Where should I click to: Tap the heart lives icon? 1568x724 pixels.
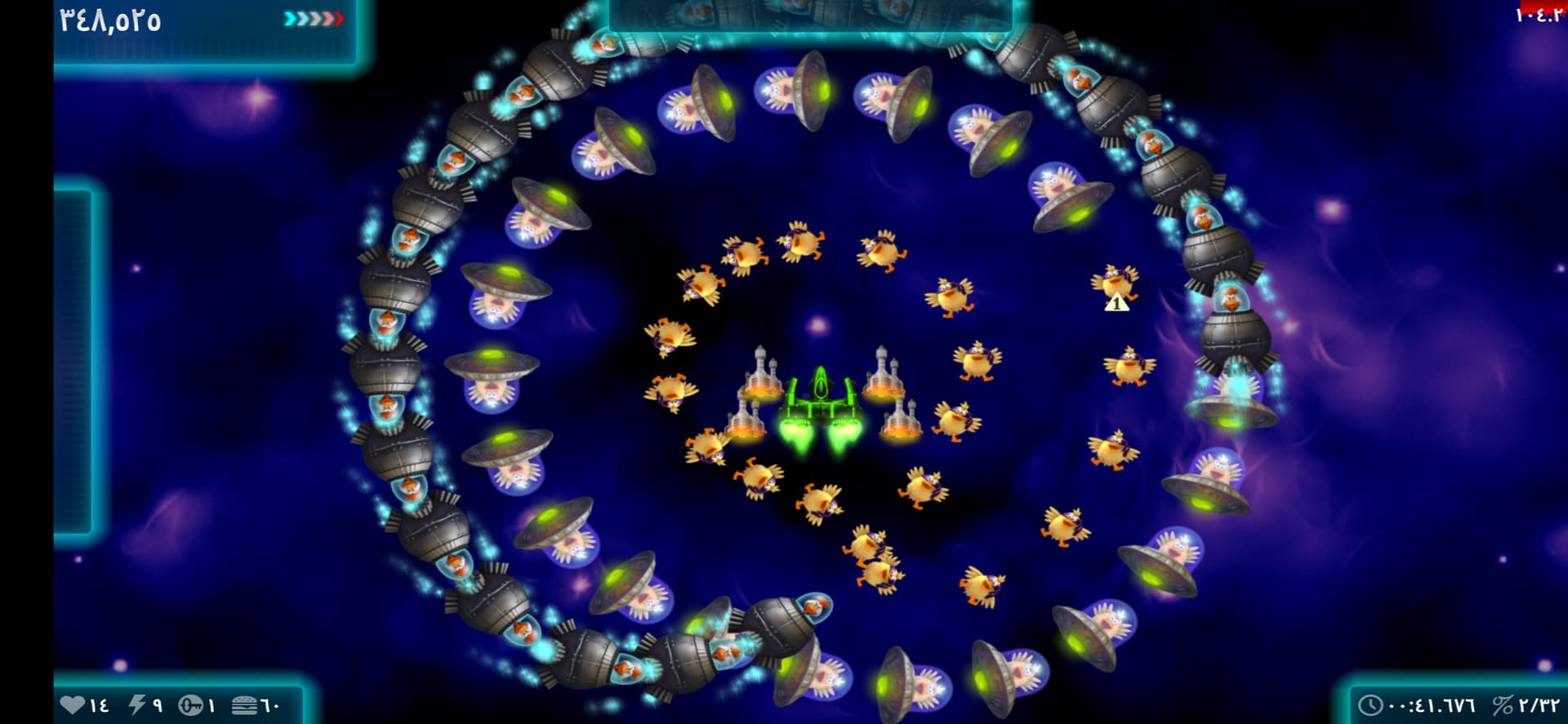73,704
